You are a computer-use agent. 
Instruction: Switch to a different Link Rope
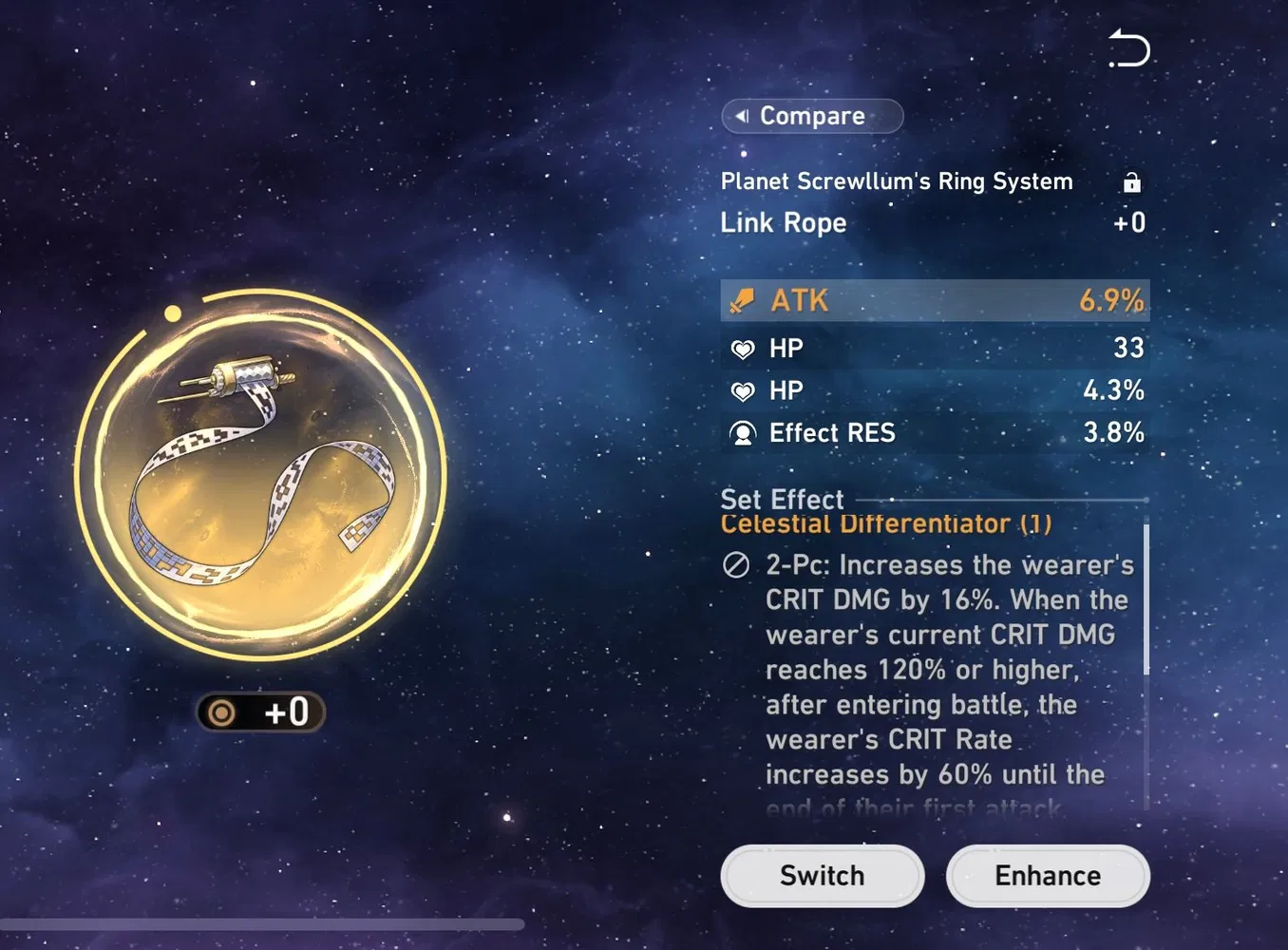click(822, 876)
